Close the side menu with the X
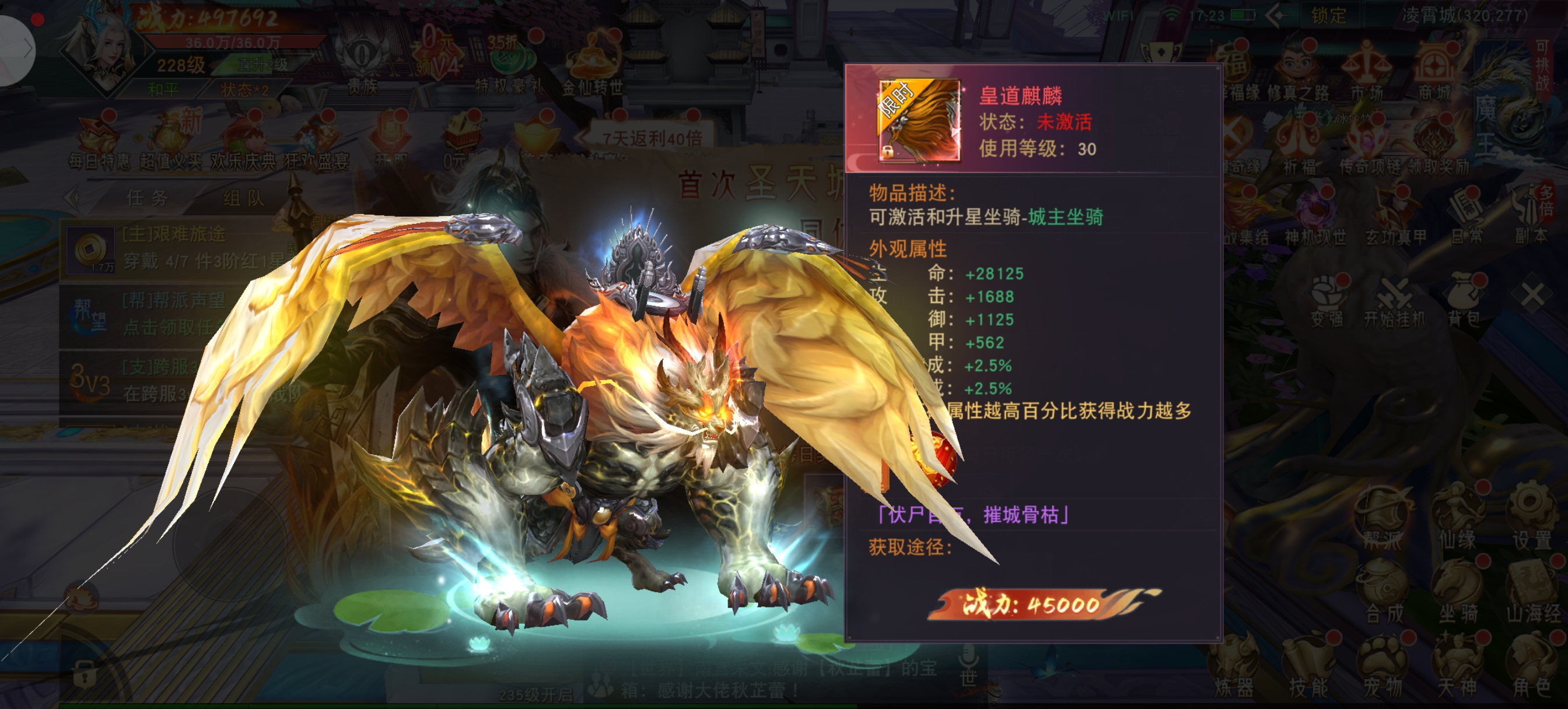 point(1532,296)
